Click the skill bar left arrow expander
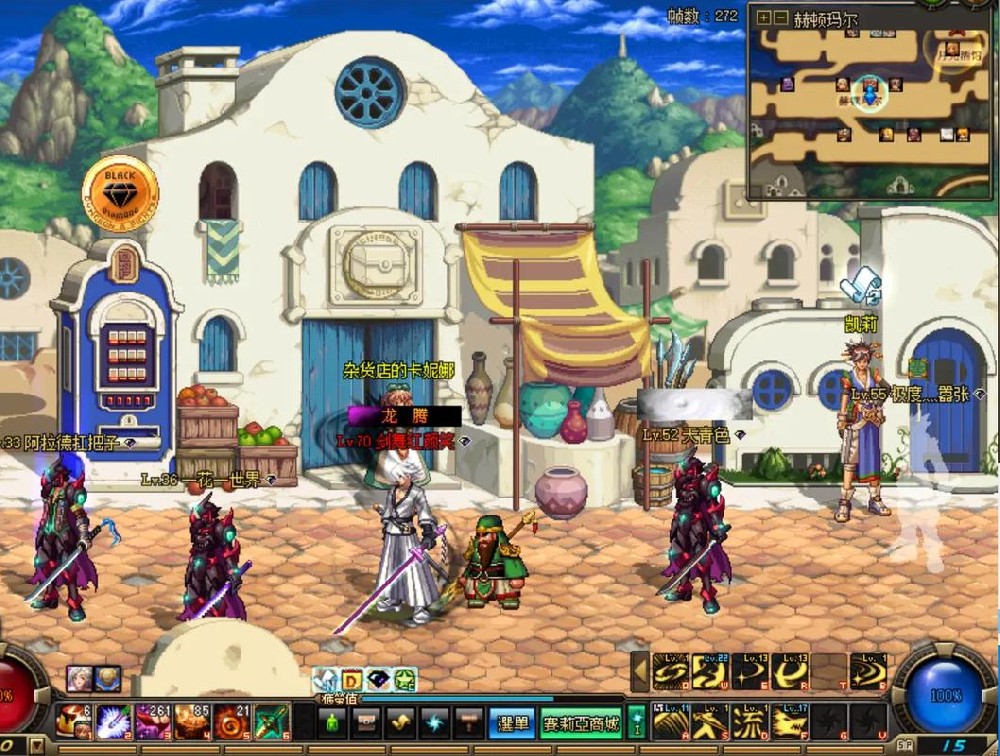 639,671
